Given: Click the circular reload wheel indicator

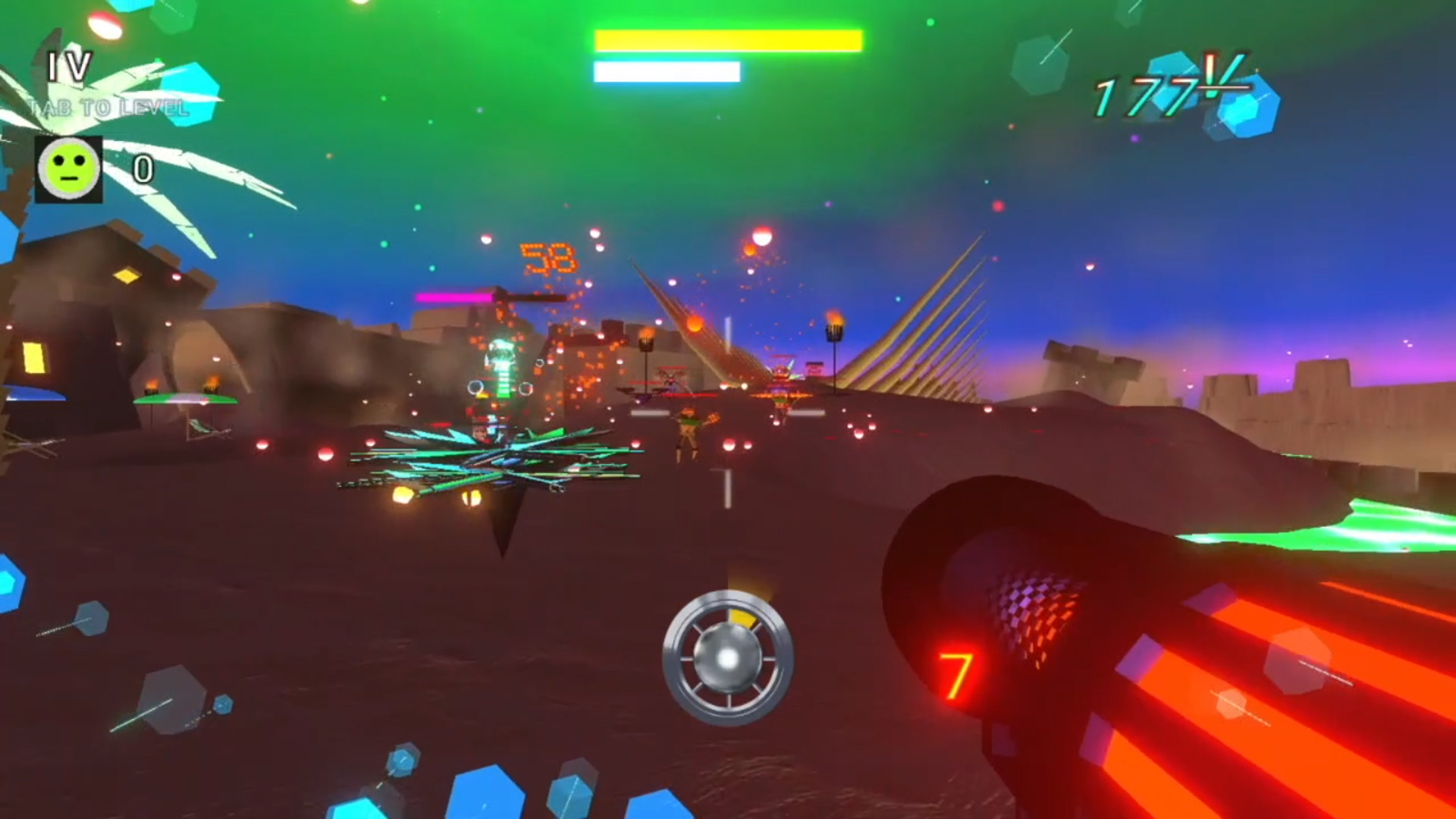Looking at the screenshot, I should pyautogui.click(x=730, y=658).
